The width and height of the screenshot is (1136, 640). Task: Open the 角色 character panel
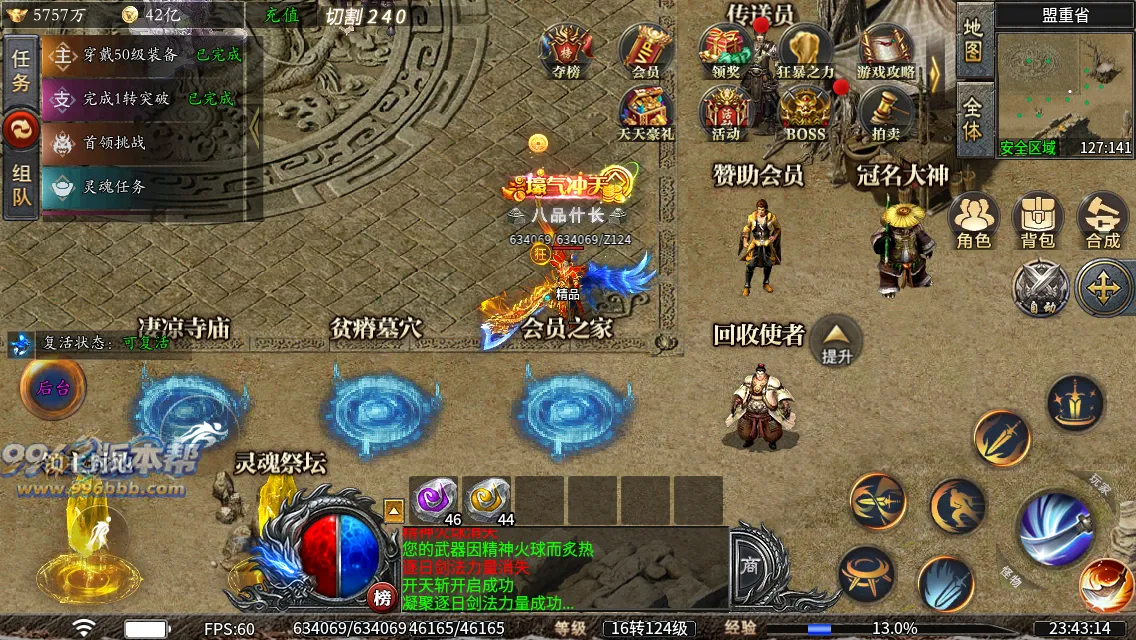[973, 220]
